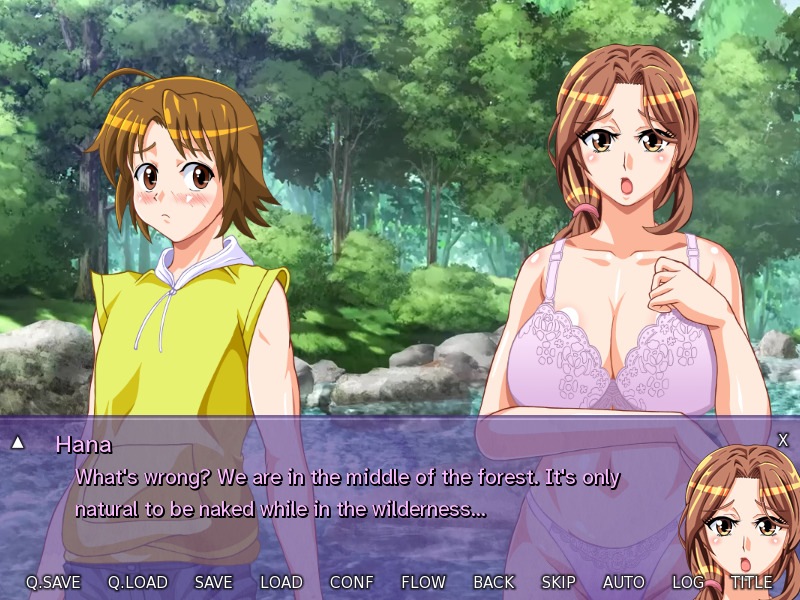Open the message LOG
800x600 pixels.
point(688,582)
